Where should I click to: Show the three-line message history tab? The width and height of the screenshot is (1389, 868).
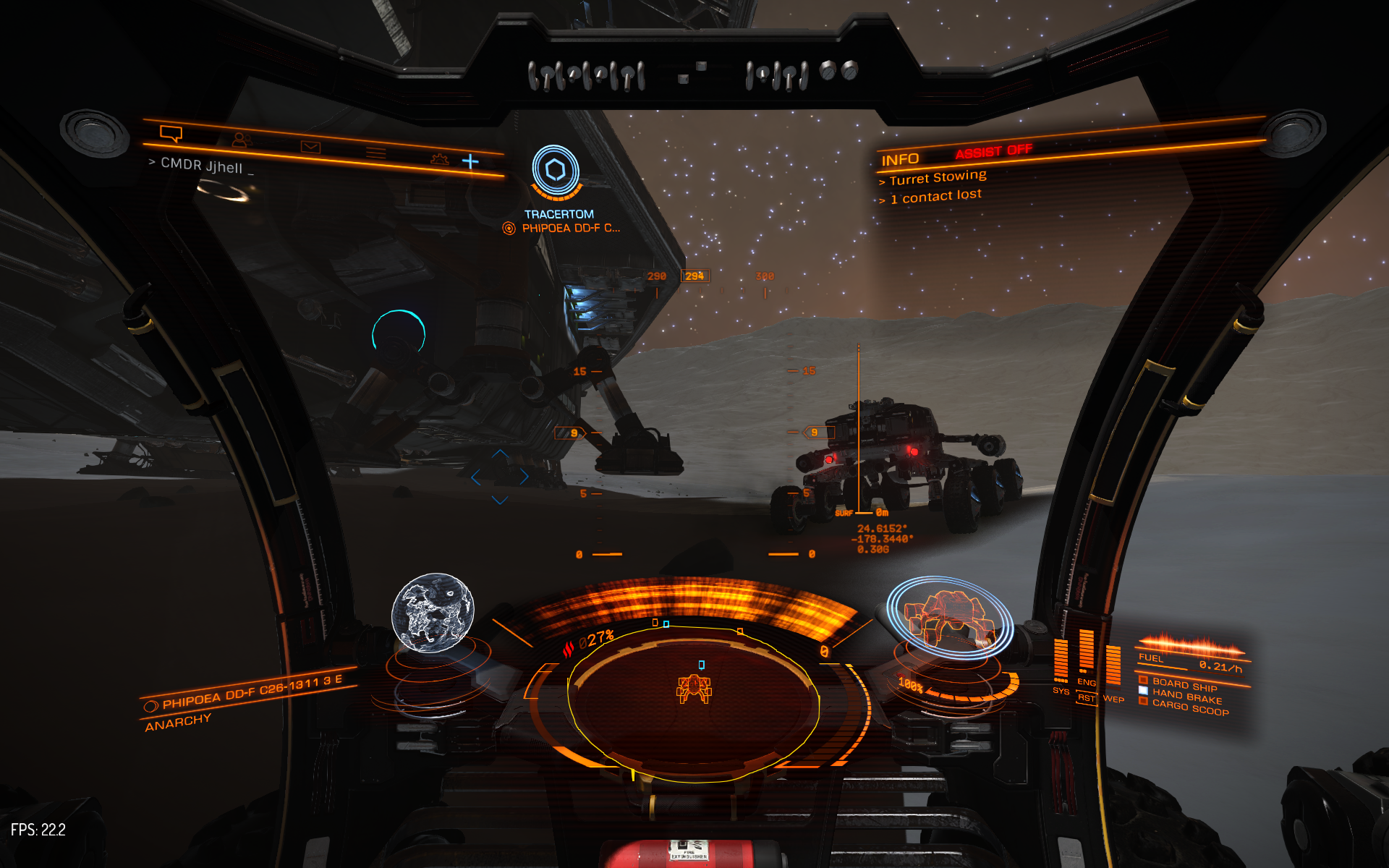pos(375,153)
